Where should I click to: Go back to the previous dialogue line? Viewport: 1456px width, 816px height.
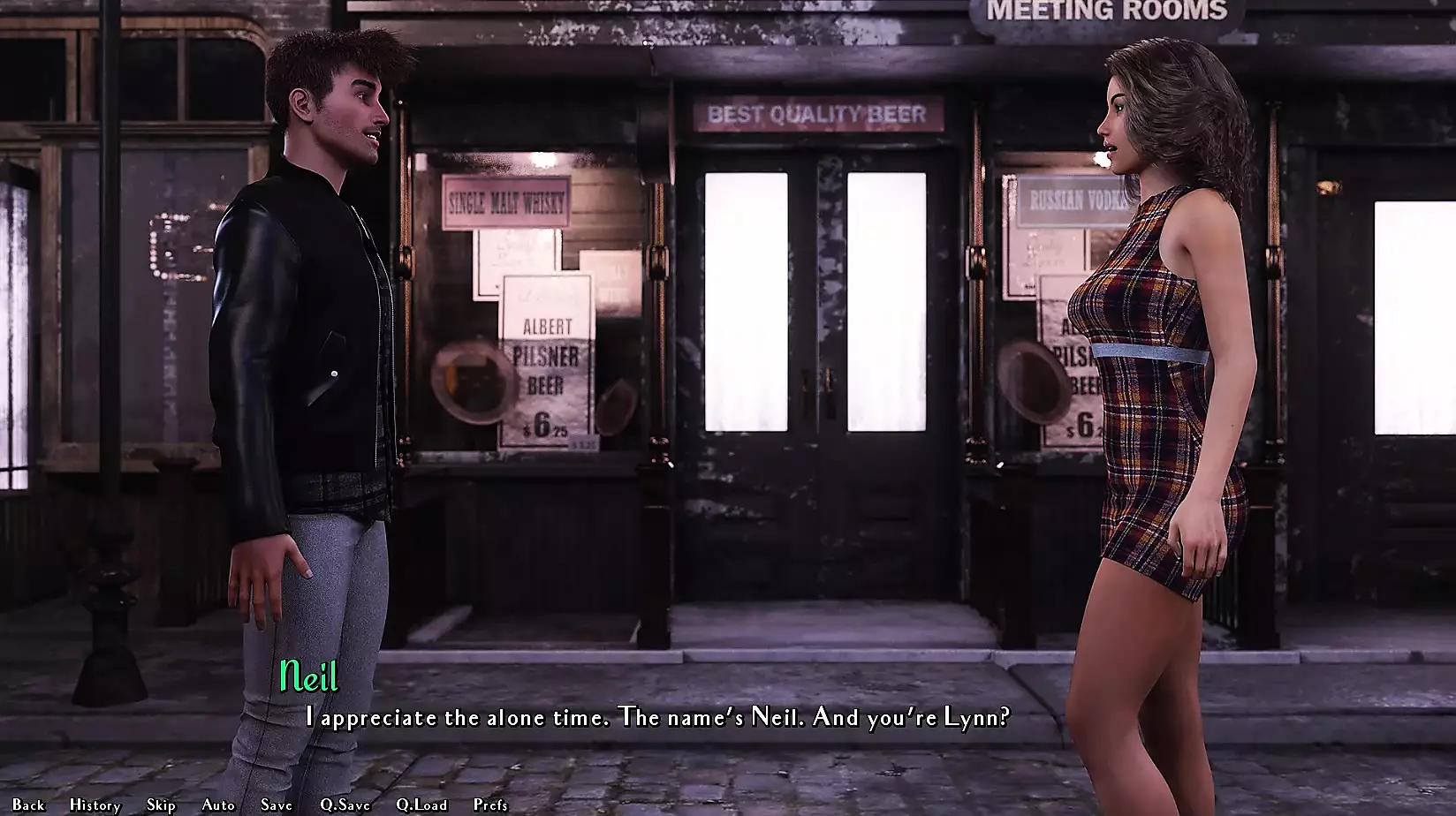click(28, 805)
